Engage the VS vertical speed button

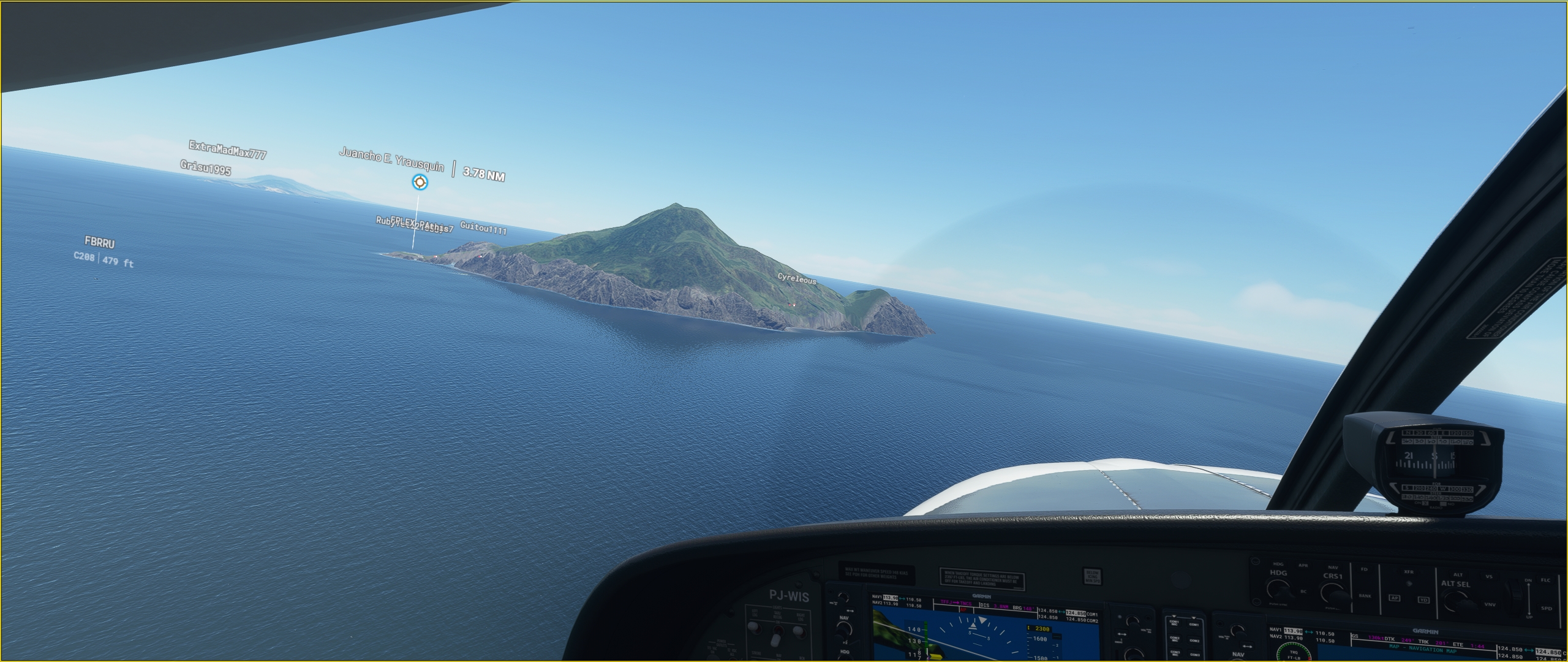coord(1489,577)
